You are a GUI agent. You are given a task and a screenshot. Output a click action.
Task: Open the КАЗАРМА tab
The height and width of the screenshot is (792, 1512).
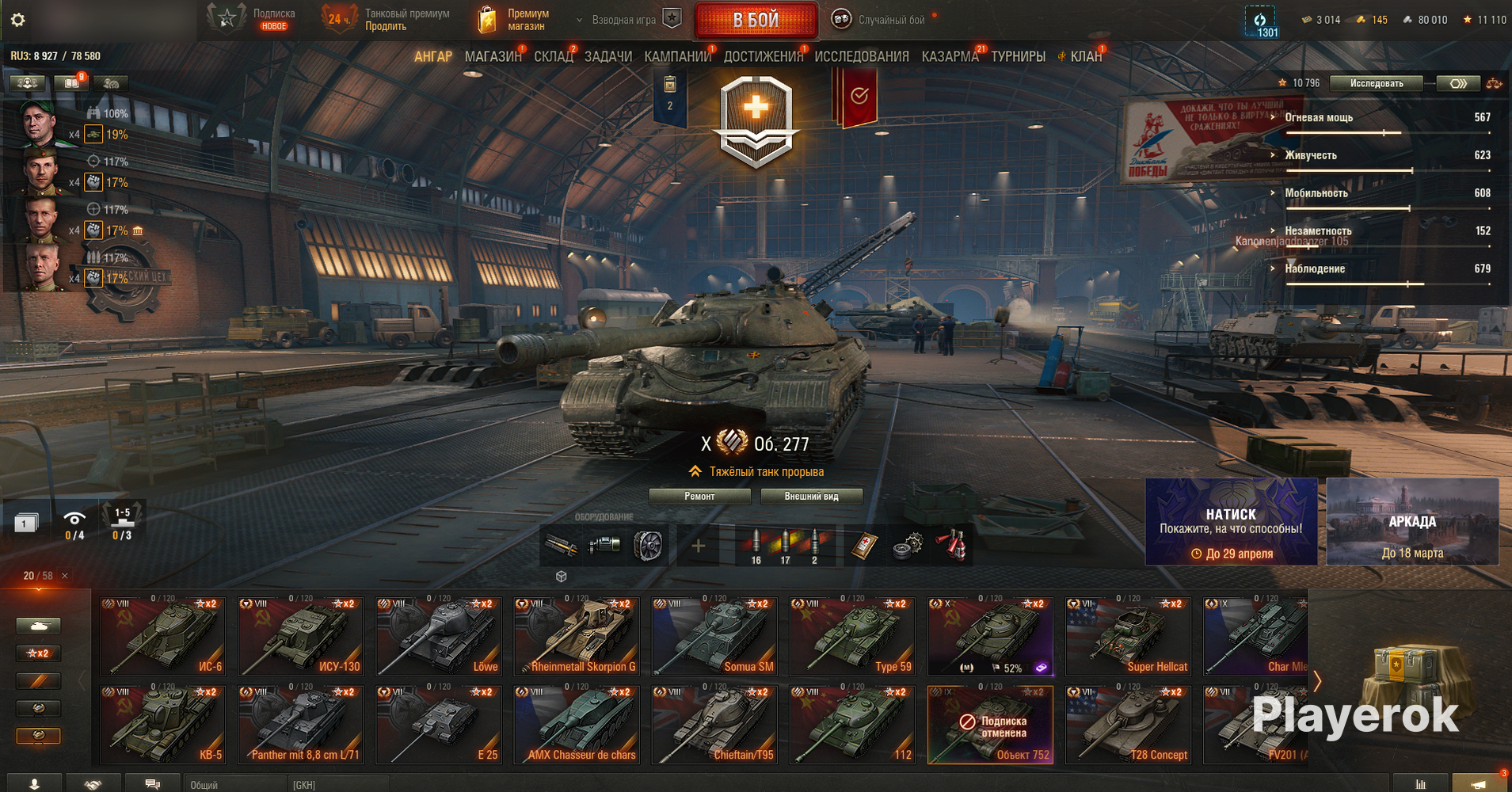[x=950, y=56]
